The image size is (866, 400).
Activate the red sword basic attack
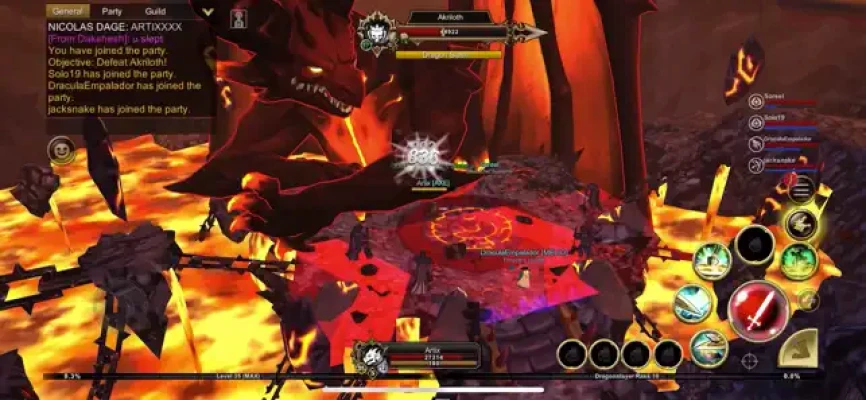click(x=757, y=310)
